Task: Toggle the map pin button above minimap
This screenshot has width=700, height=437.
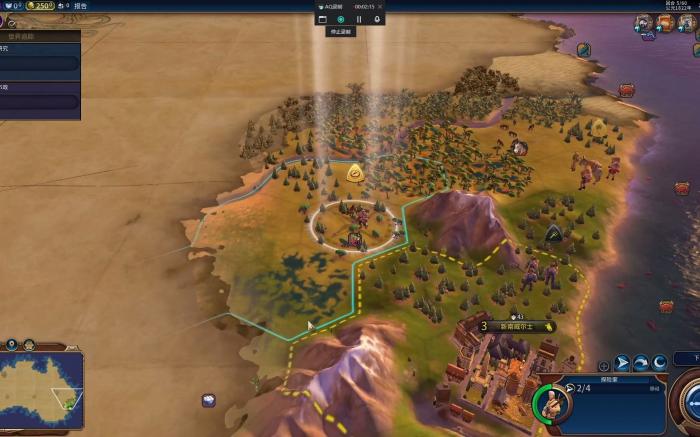Action: click(x=27, y=344)
